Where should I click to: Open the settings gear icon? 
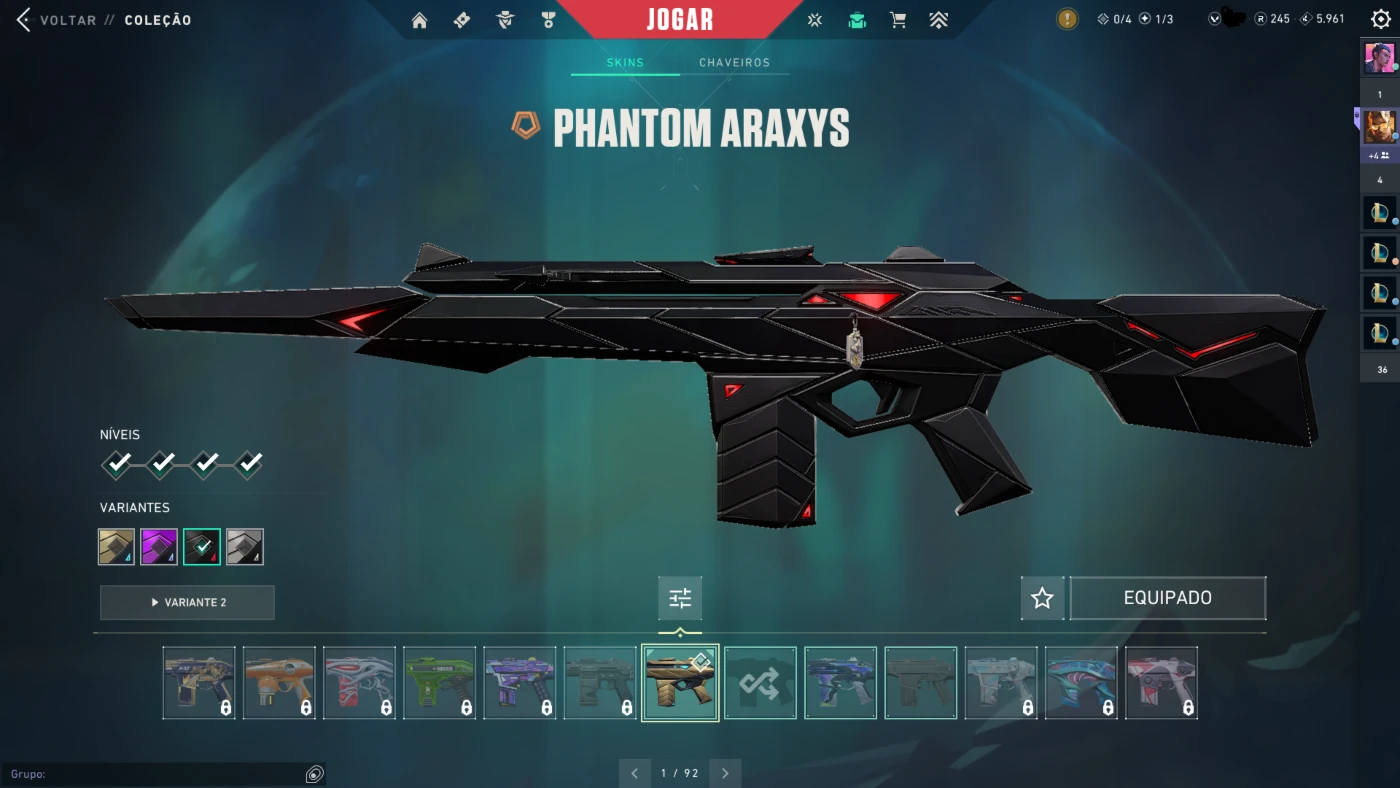pos(1380,19)
